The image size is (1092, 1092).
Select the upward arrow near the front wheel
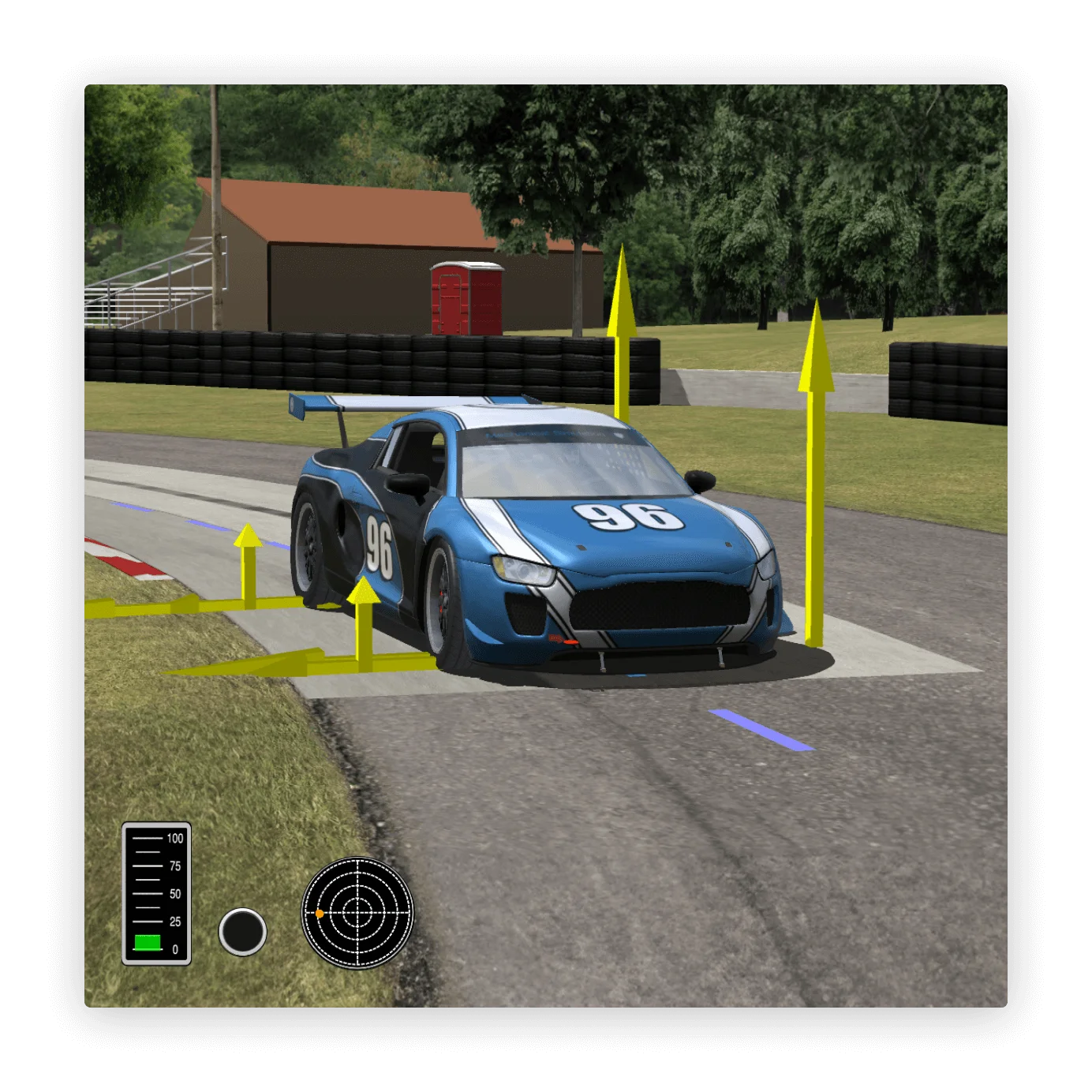coord(362,623)
